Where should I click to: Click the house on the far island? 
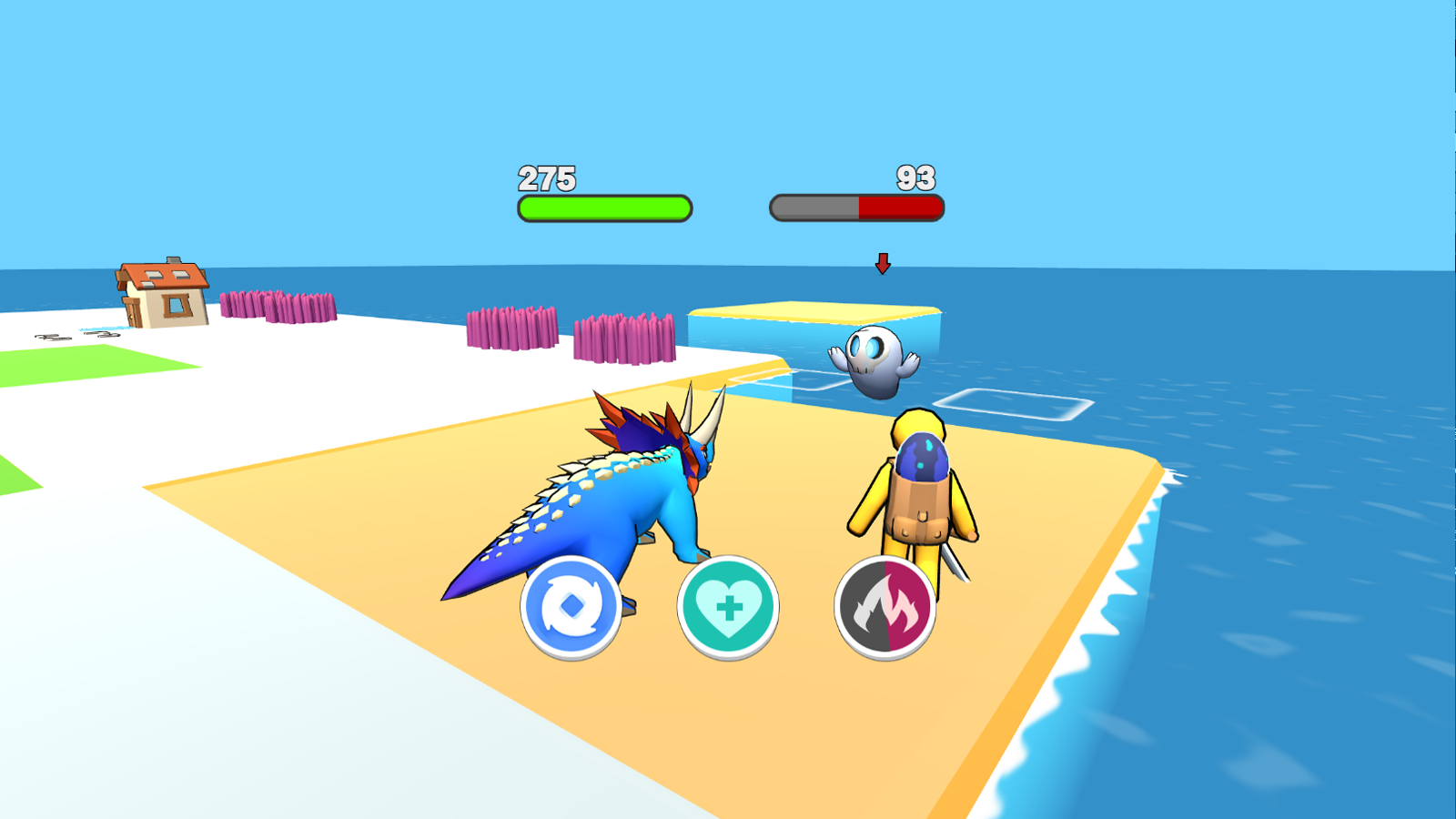[159, 291]
